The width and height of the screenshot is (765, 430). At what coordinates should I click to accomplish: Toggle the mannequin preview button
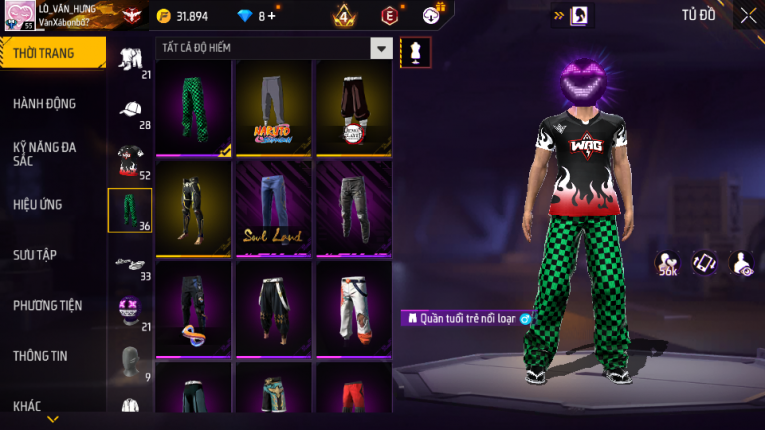point(415,50)
